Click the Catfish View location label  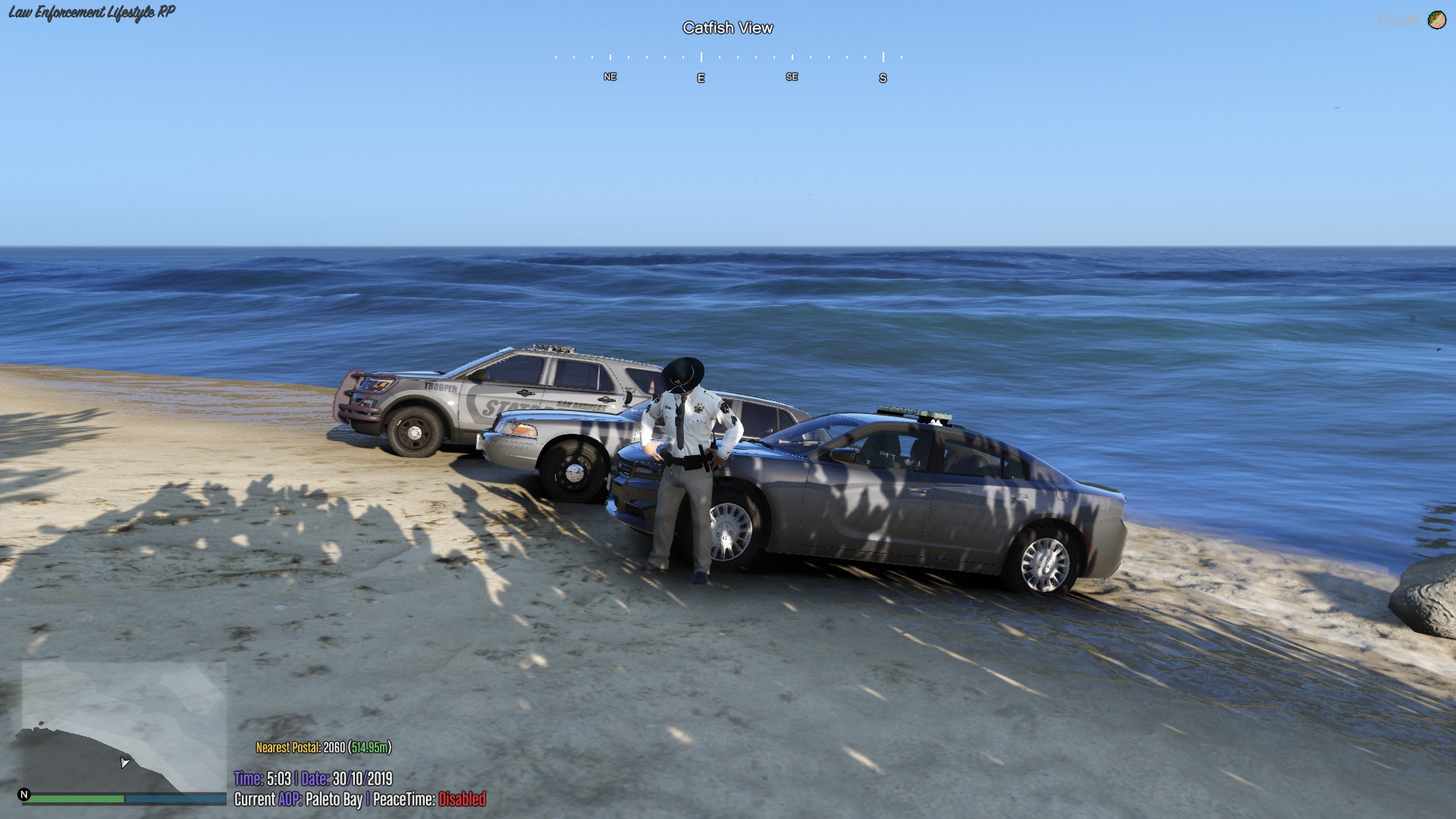pyautogui.click(x=727, y=27)
